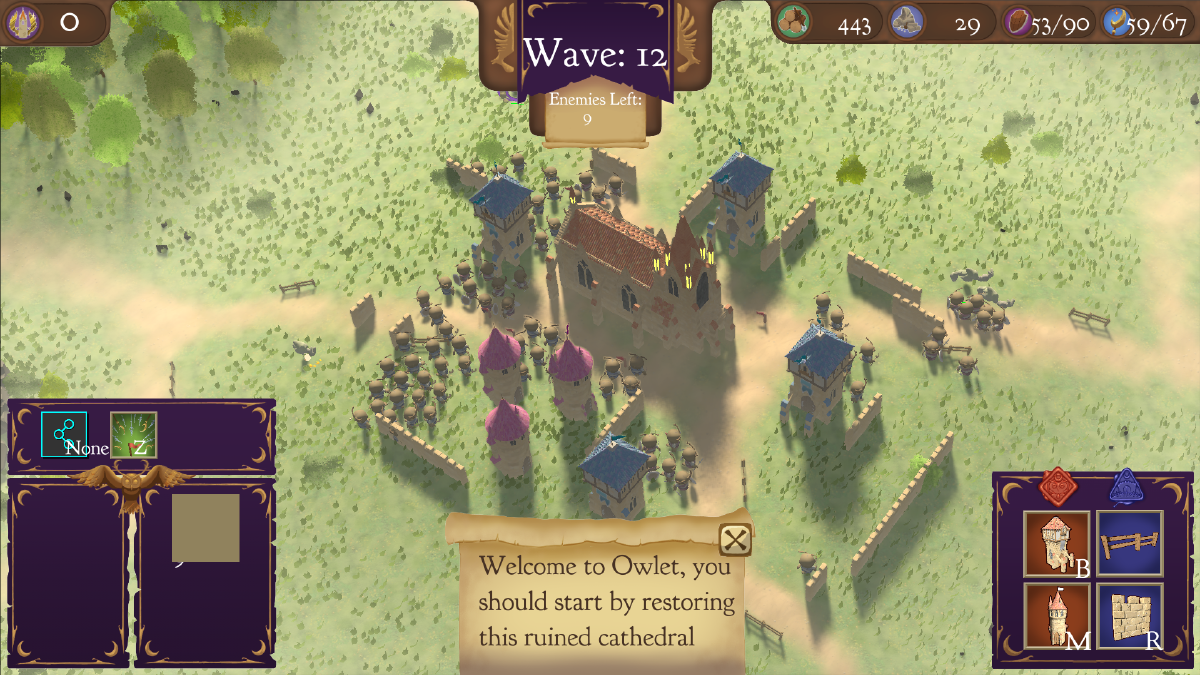Screen dimensions: 1200x675
Task: Switch to the red seal build tab
Action: point(1057,487)
